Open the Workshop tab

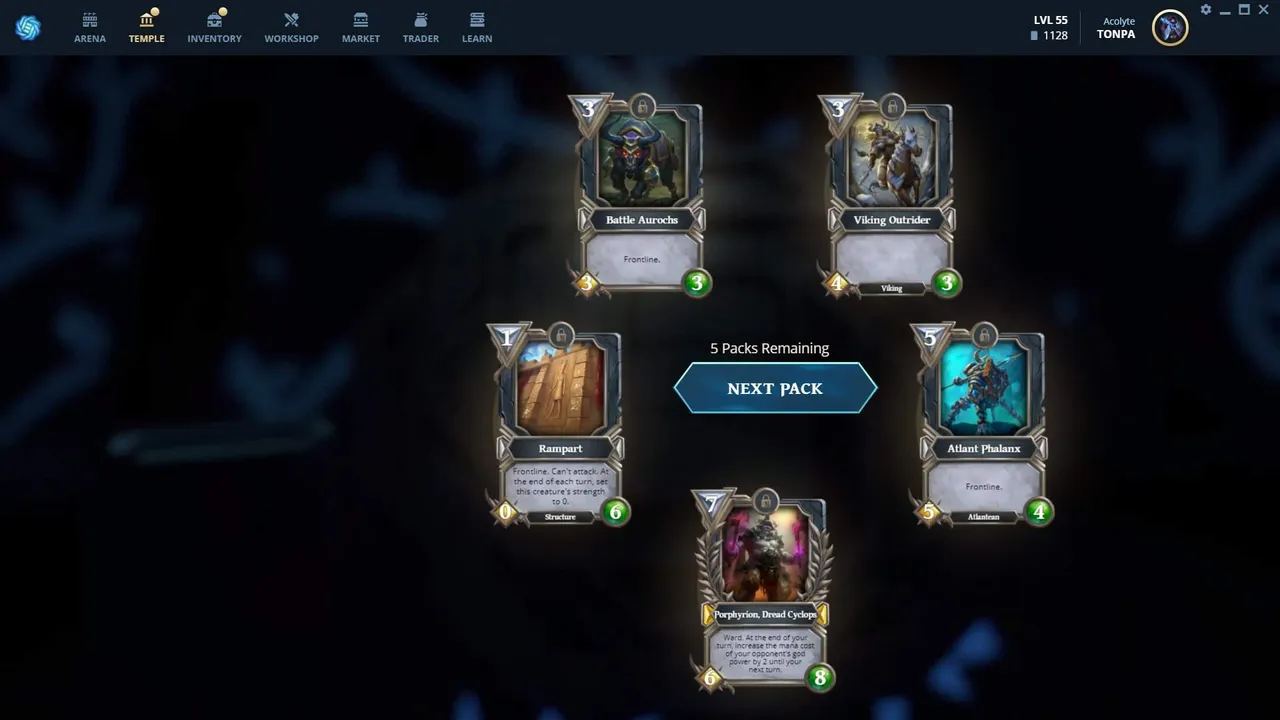pos(291,27)
